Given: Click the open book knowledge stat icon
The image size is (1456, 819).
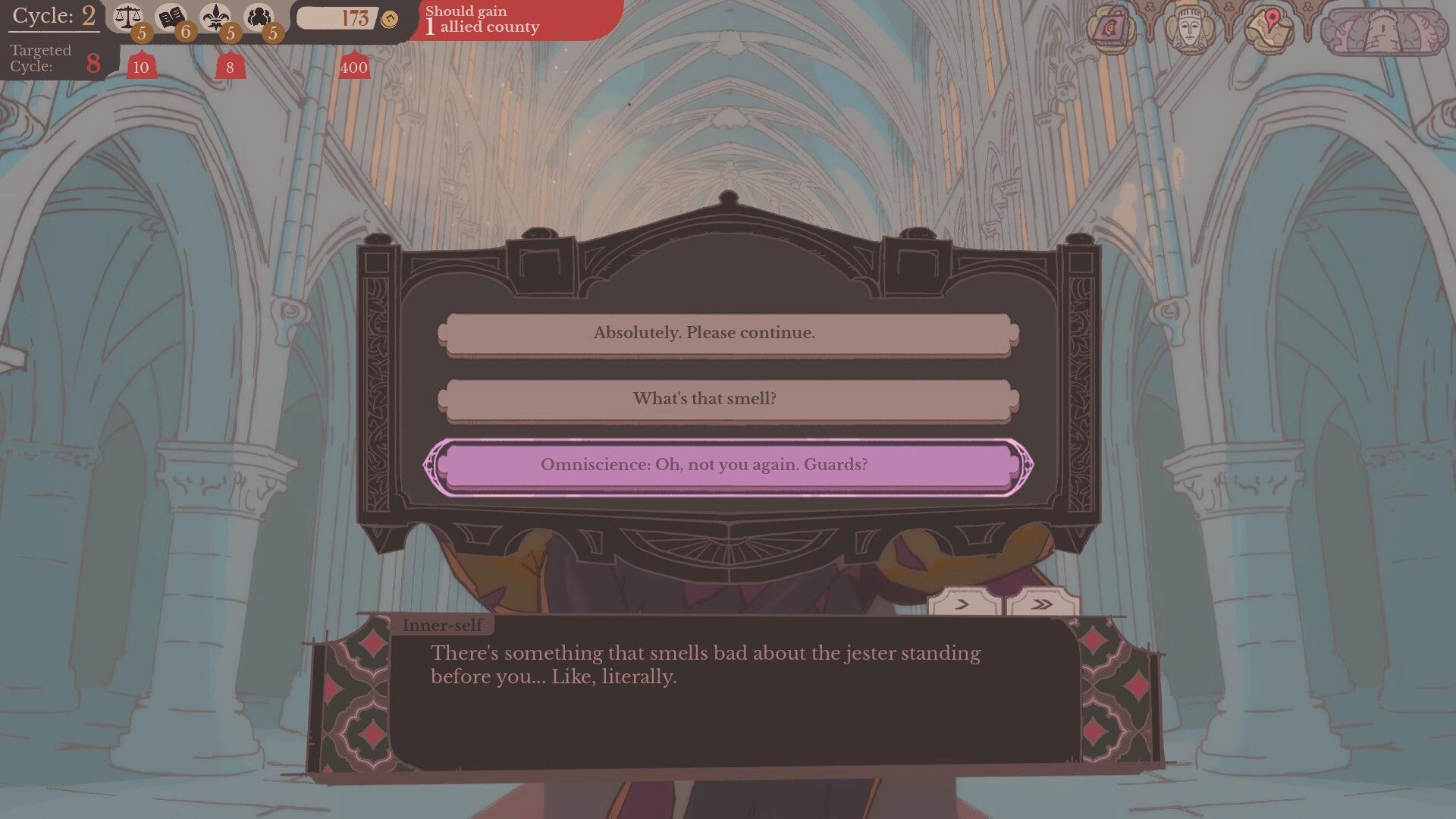Looking at the screenshot, I should click(x=173, y=17).
